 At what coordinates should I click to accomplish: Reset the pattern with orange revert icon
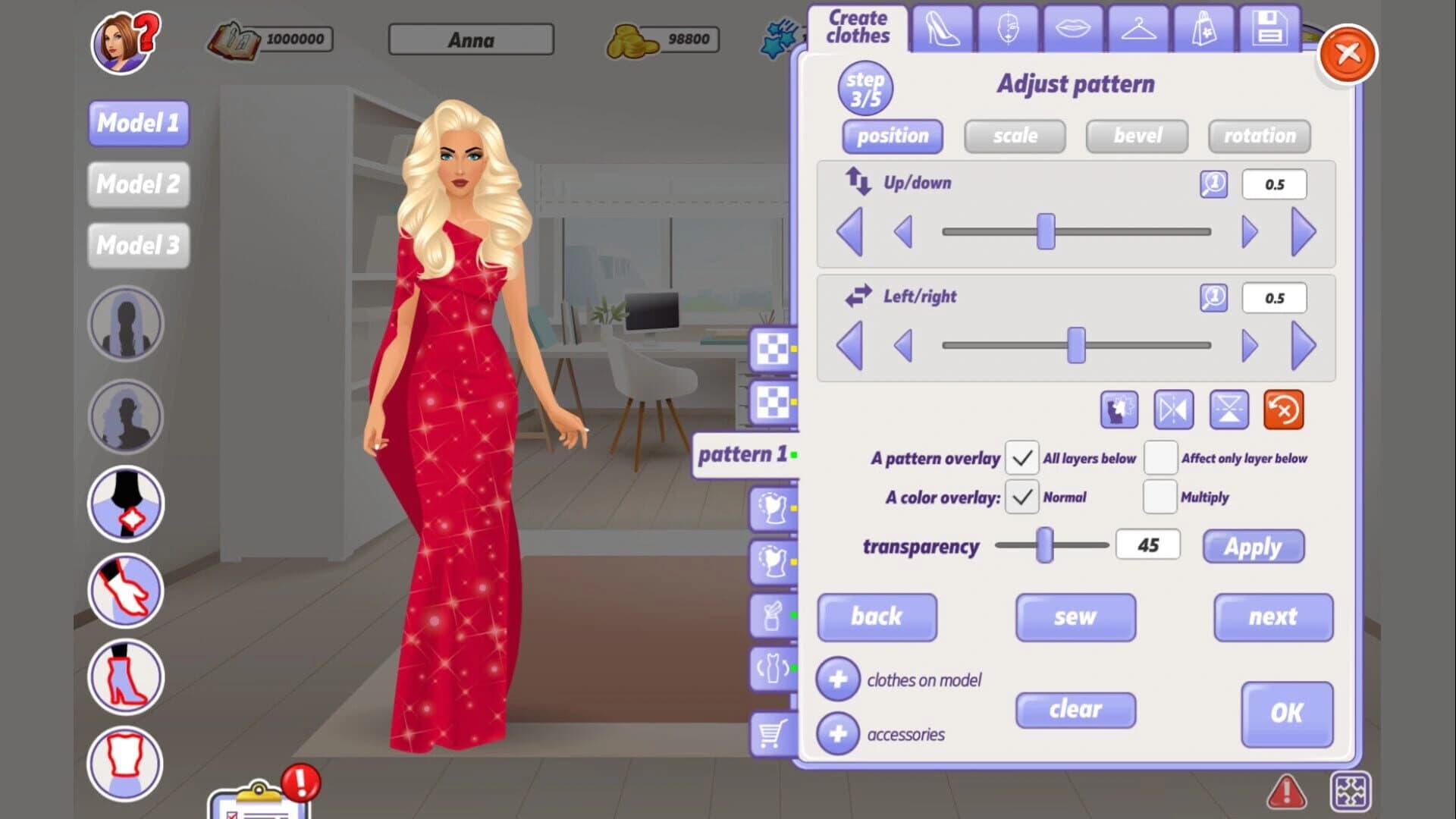tap(1282, 410)
